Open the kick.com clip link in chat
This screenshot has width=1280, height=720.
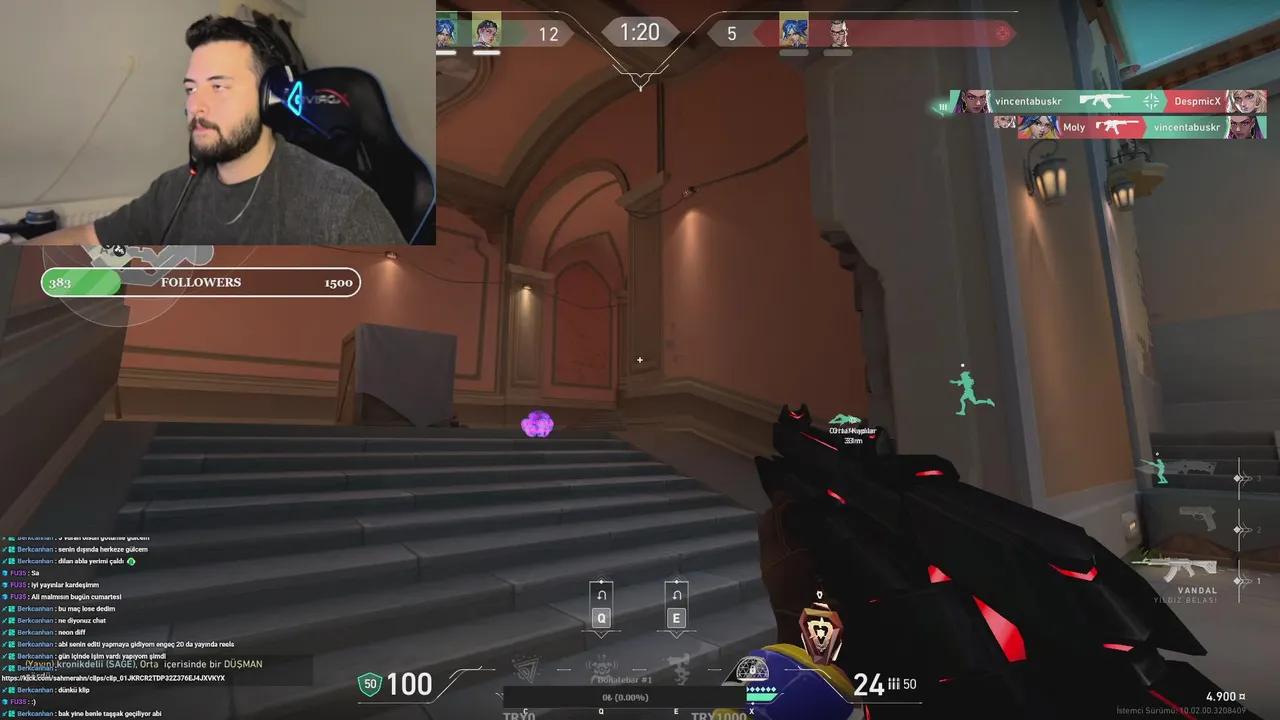[x=110, y=678]
